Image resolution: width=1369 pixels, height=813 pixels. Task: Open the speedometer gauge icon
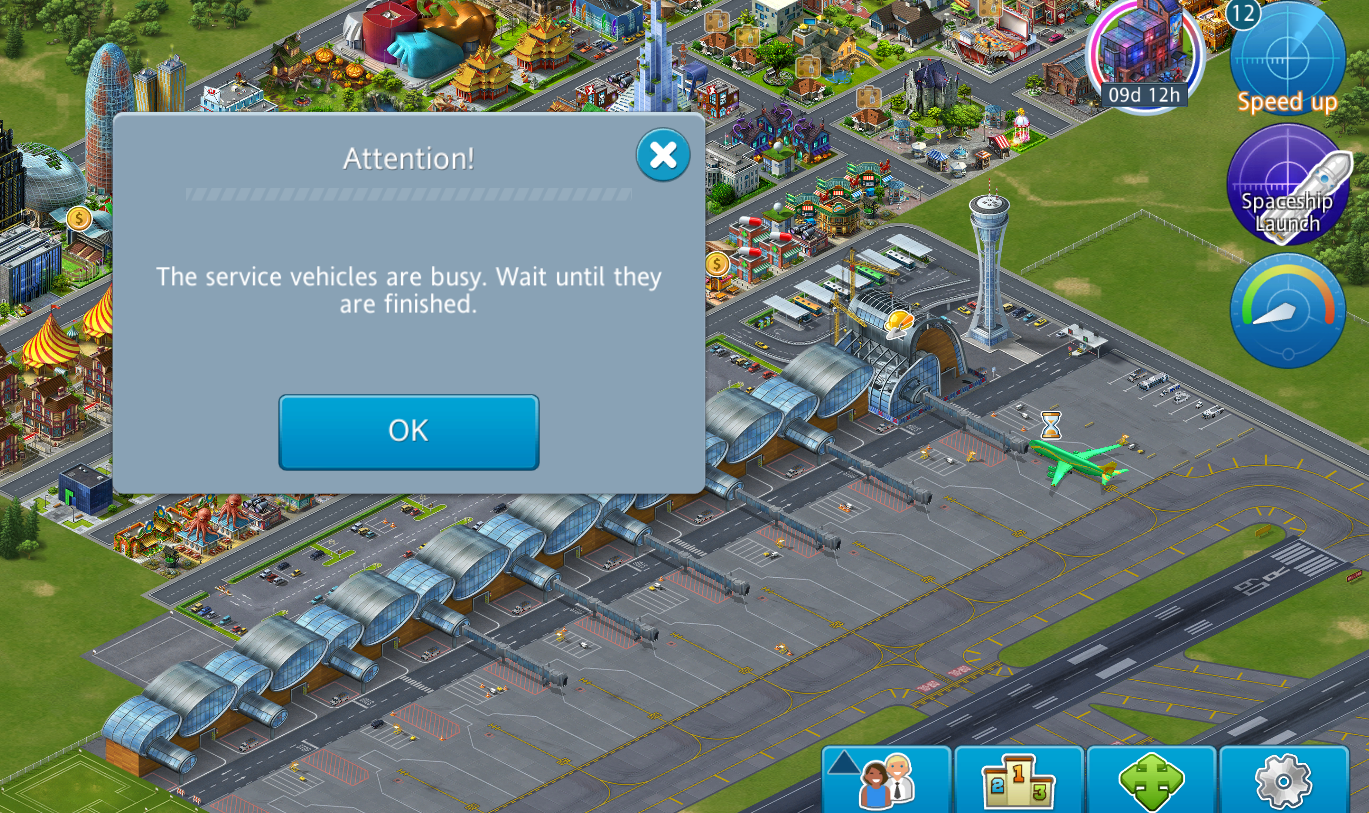click(1287, 310)
